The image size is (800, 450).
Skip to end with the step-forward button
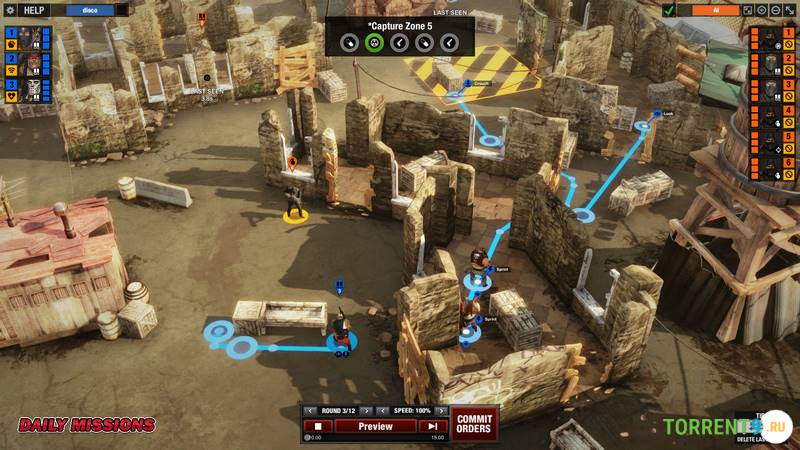pyautogui.click(x=432, y=426)
